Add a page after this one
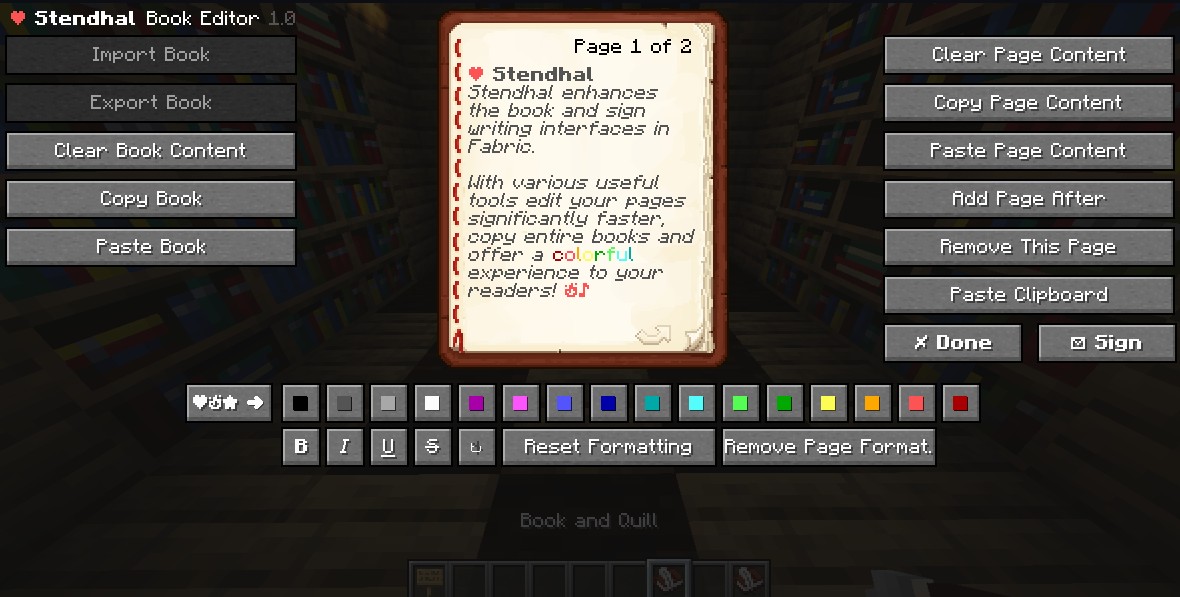Screen dimensions: 1180x597 tap(1028, 199)
